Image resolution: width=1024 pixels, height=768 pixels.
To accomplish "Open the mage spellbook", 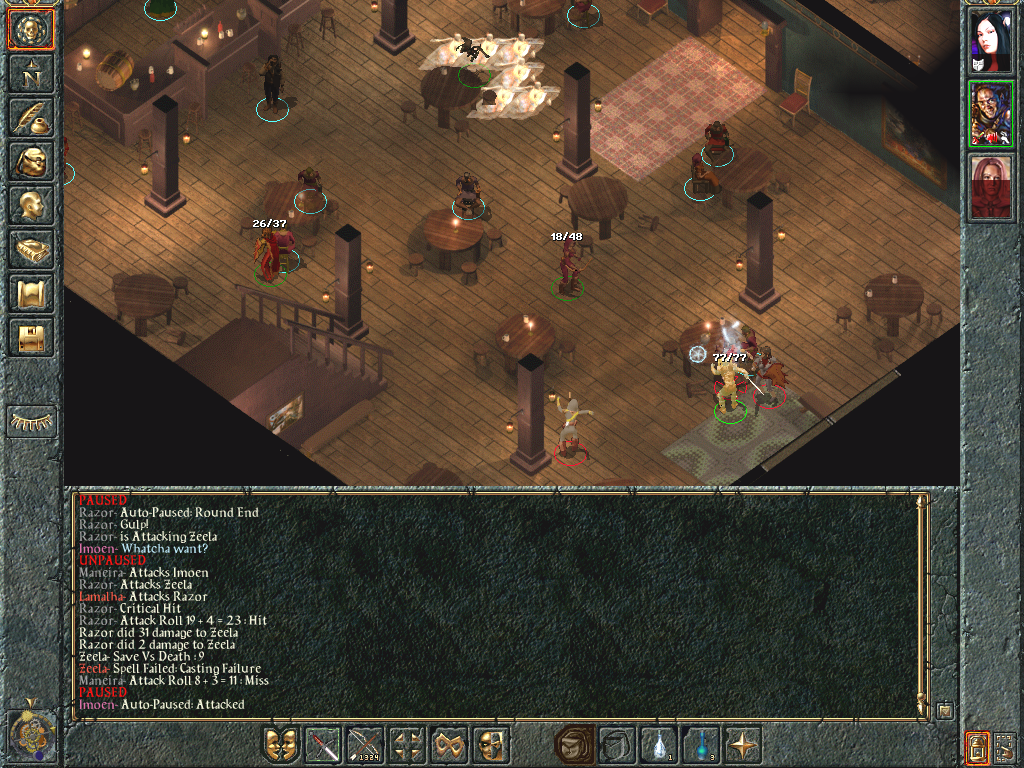I will pos(31,250).
